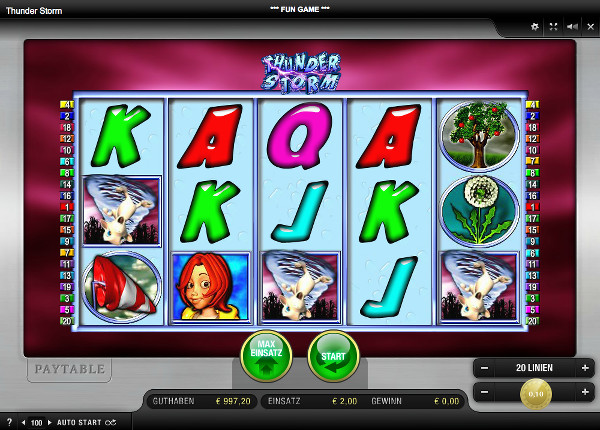Spin the reels with the START button
600x430 pixels.
coord(333,356)
